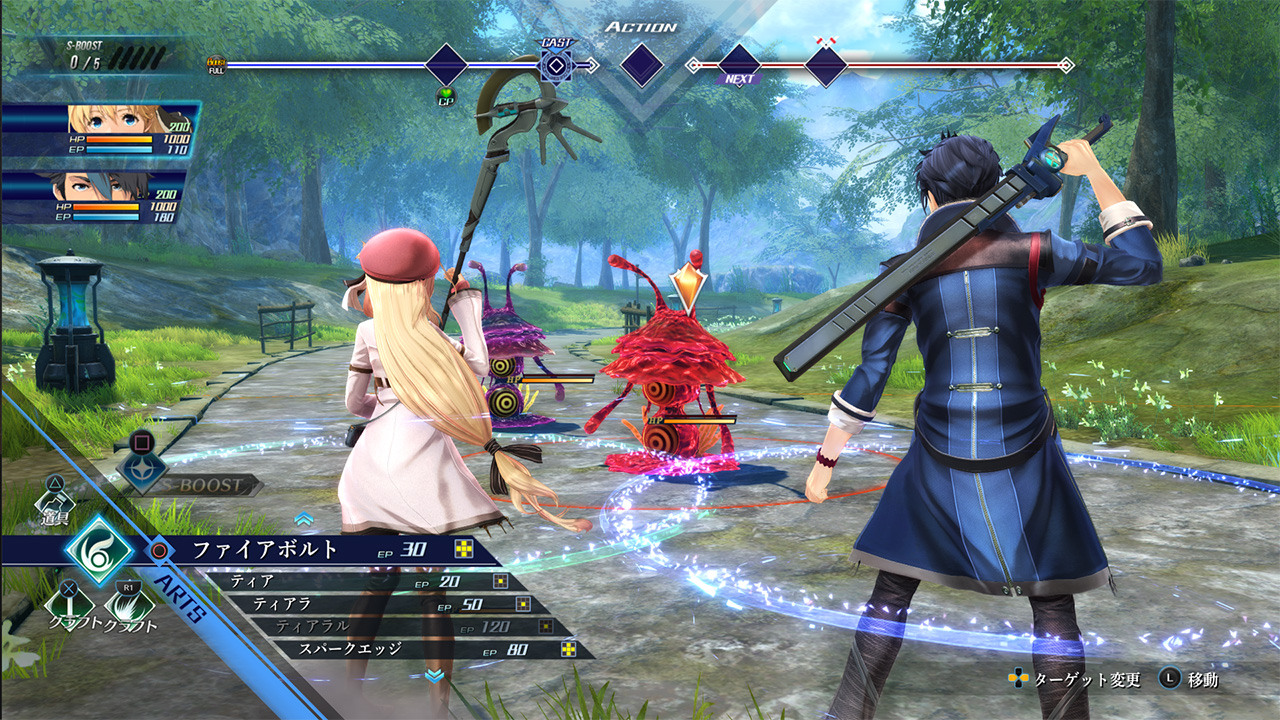This screenshot has height=720, width=1280.
Task: Select the sword-shaped クラフト command icon
Action: [69, 603]
